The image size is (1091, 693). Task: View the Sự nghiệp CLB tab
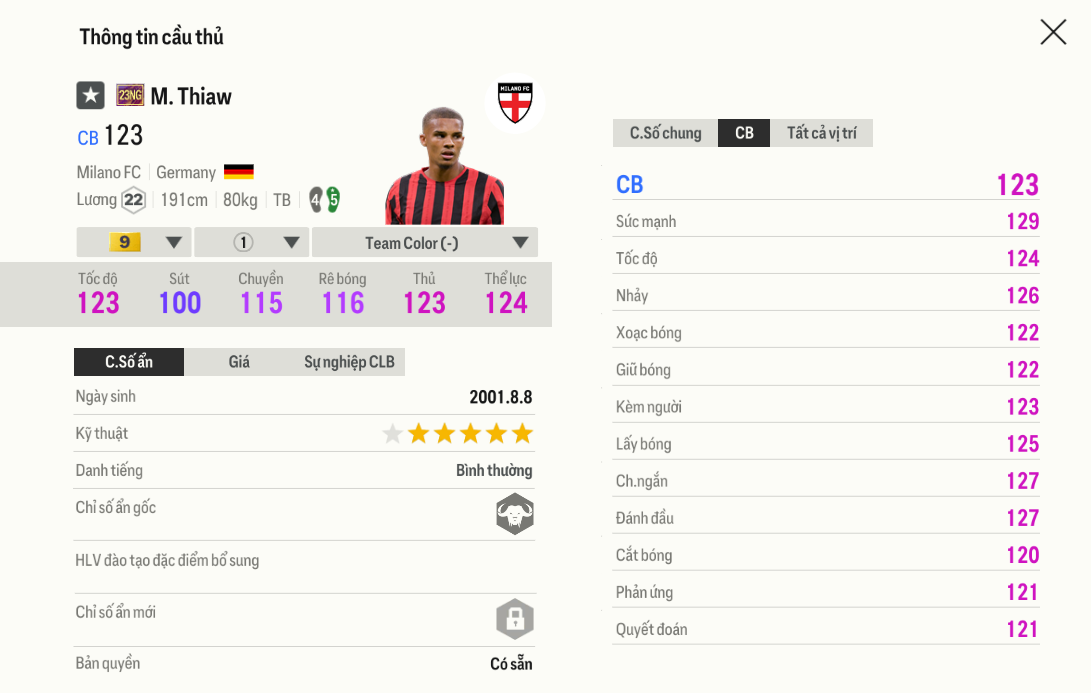coord(349,362)
